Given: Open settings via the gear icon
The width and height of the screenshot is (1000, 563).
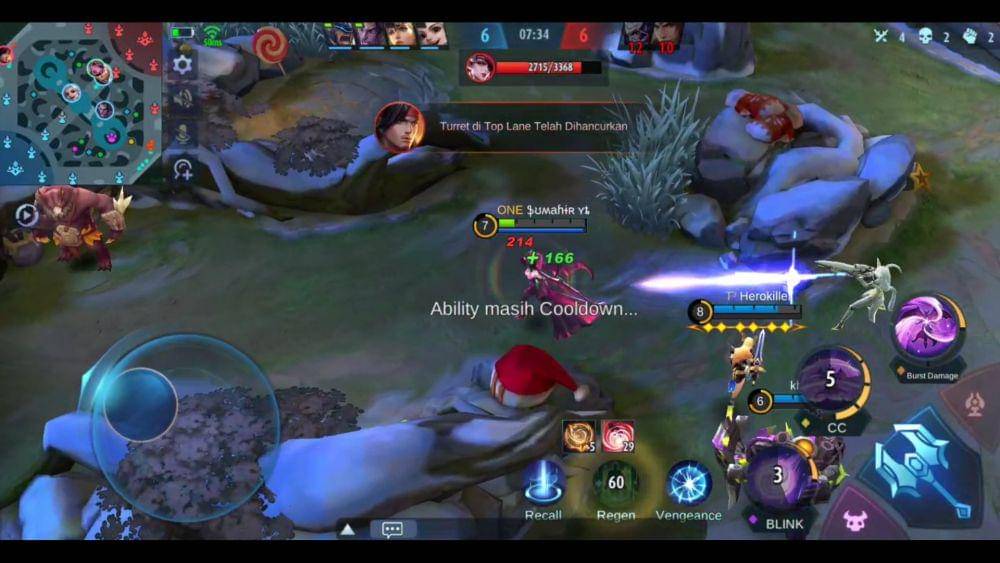Looking at the screenshot, I should point(182,64).
